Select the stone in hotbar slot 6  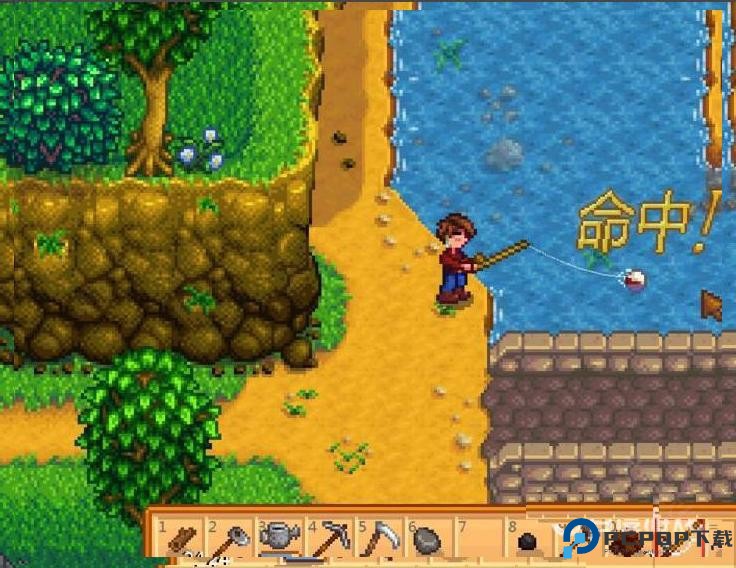tap(428, 541)
